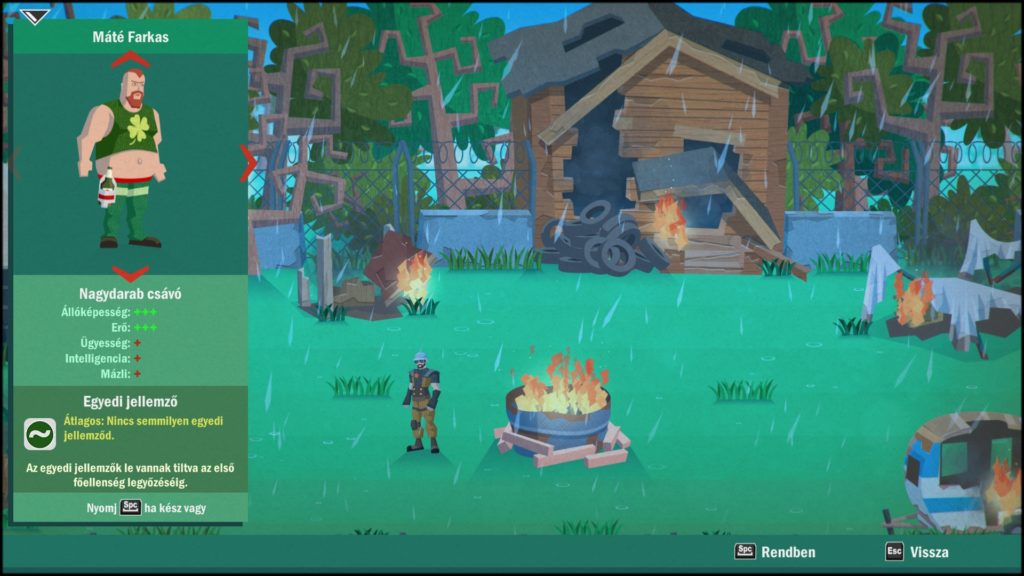Click the red up arrow above the character
1024x576 pixels.
coord(130,60)
